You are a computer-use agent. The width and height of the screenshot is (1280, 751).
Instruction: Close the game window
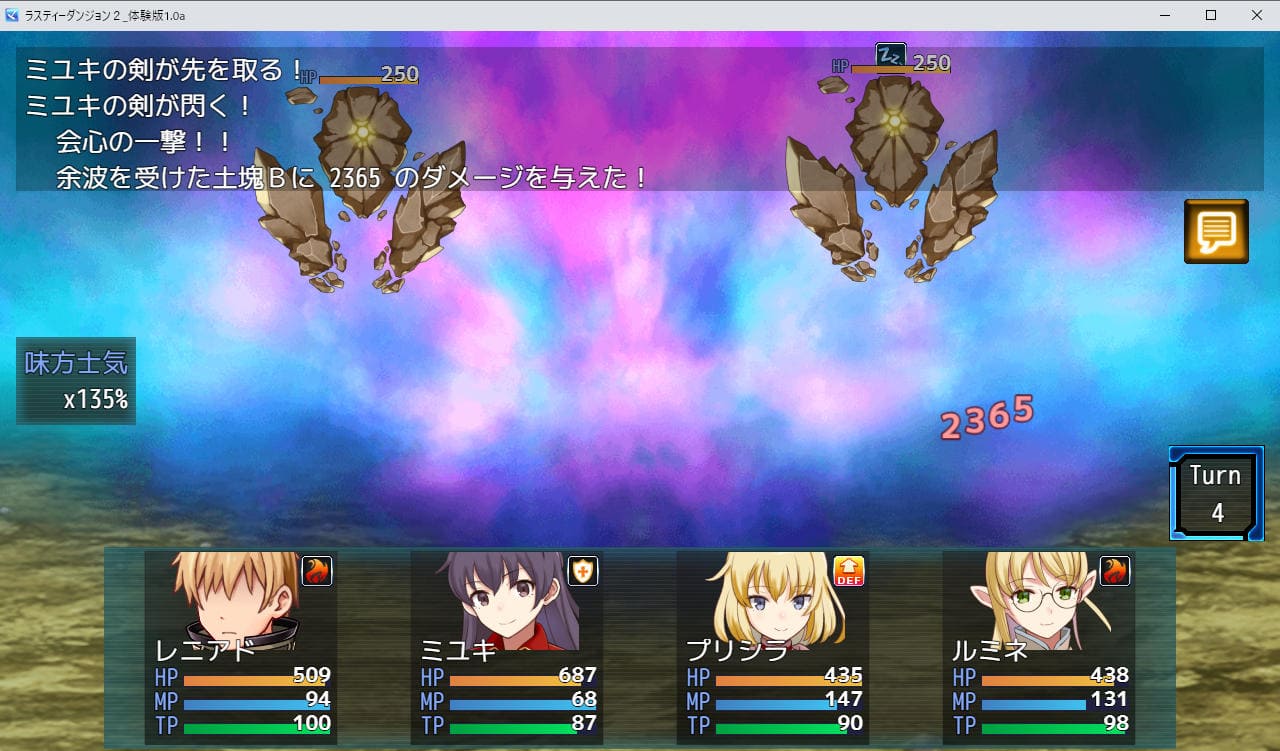(x=1256, y=15)
